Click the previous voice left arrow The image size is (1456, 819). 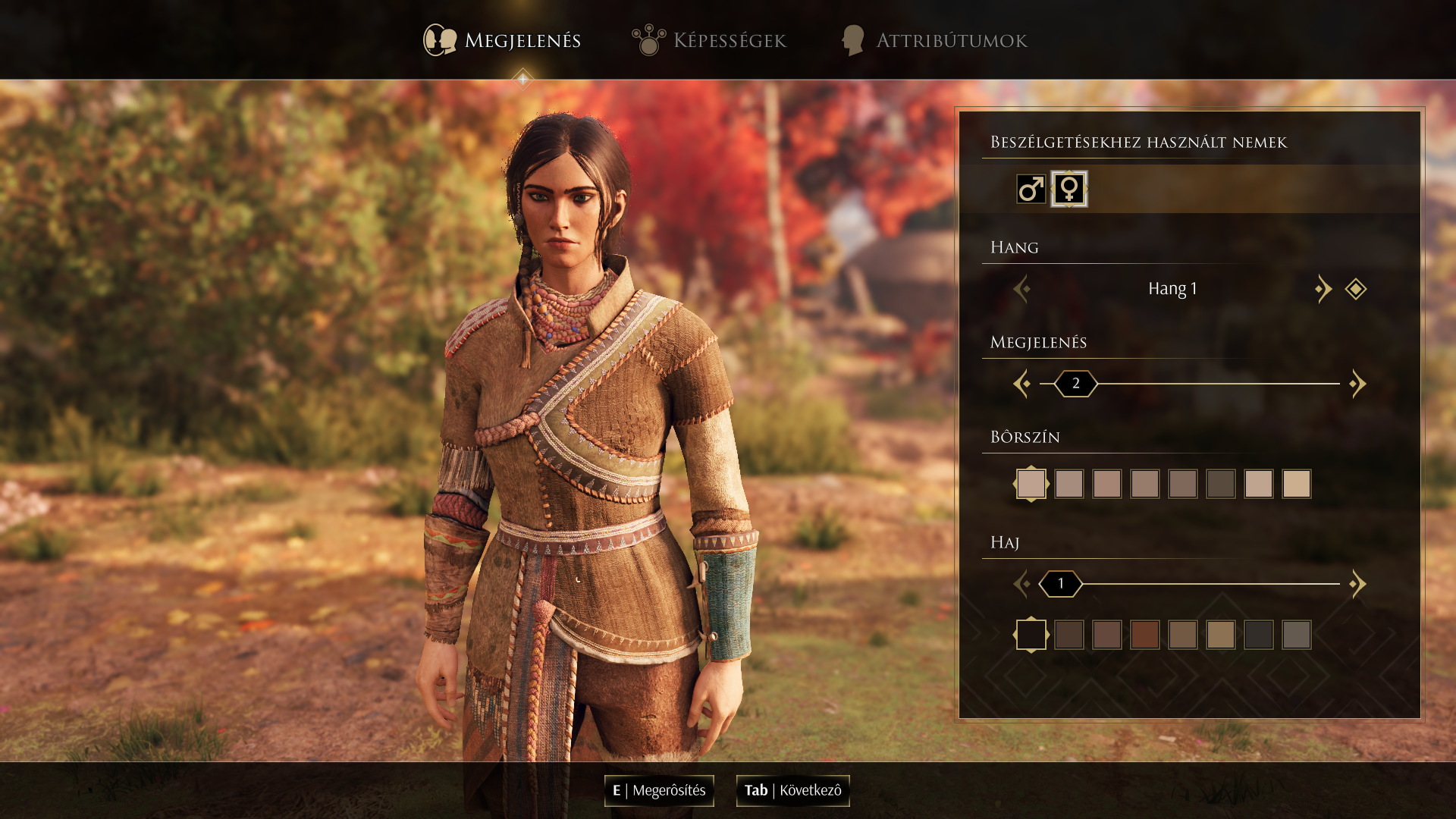pyautogui.click(x=1021, y=289)
